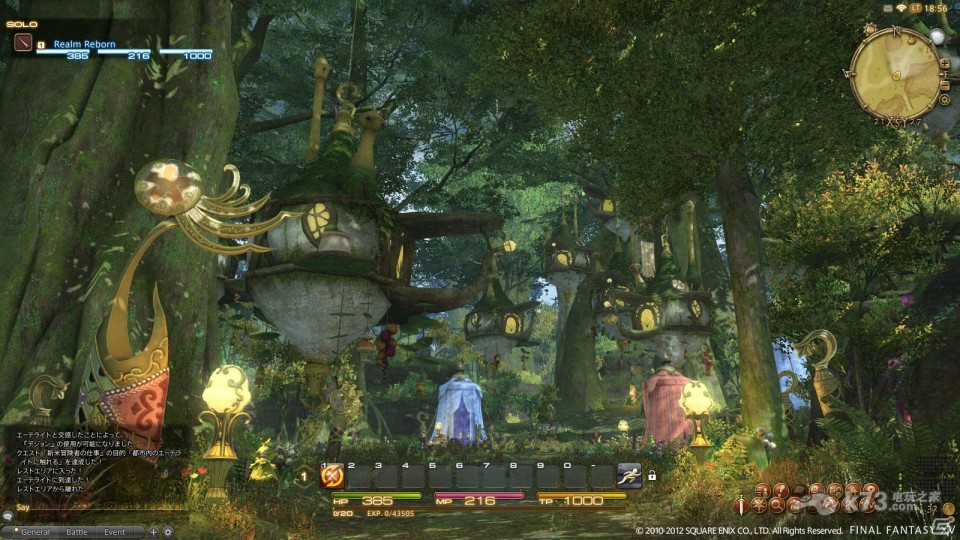Select the Realm Reborn party member entry

tap(85, 44)
